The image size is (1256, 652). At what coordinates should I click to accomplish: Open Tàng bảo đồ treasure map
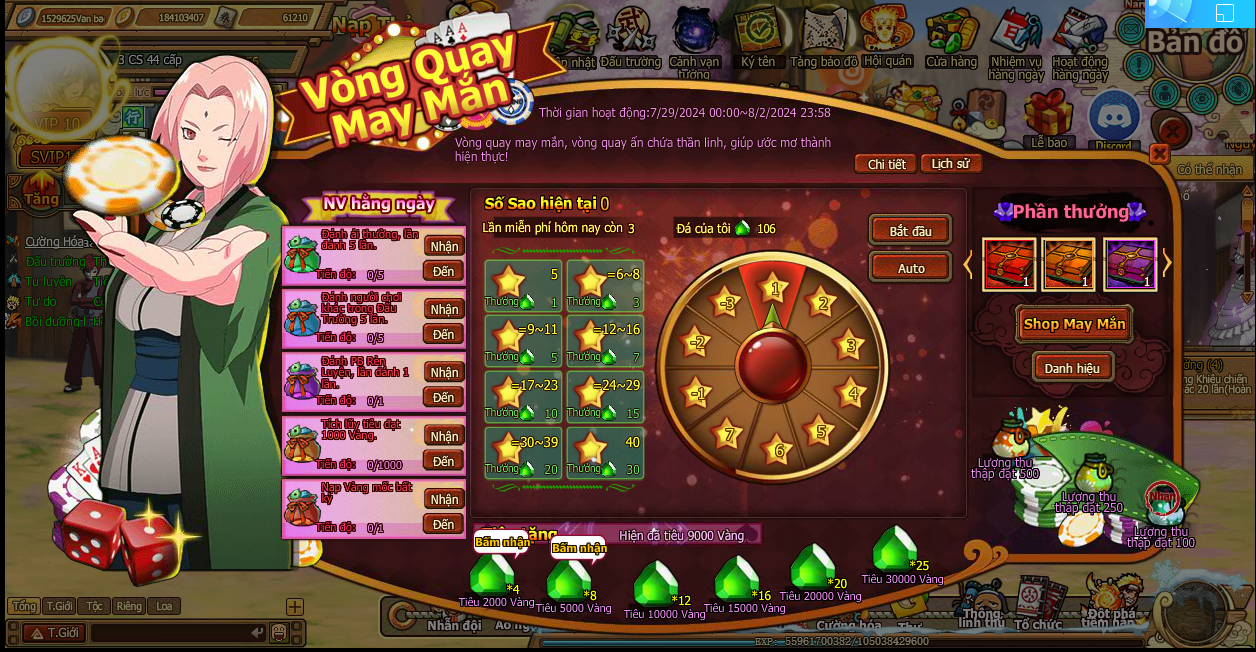coord(823,40)
